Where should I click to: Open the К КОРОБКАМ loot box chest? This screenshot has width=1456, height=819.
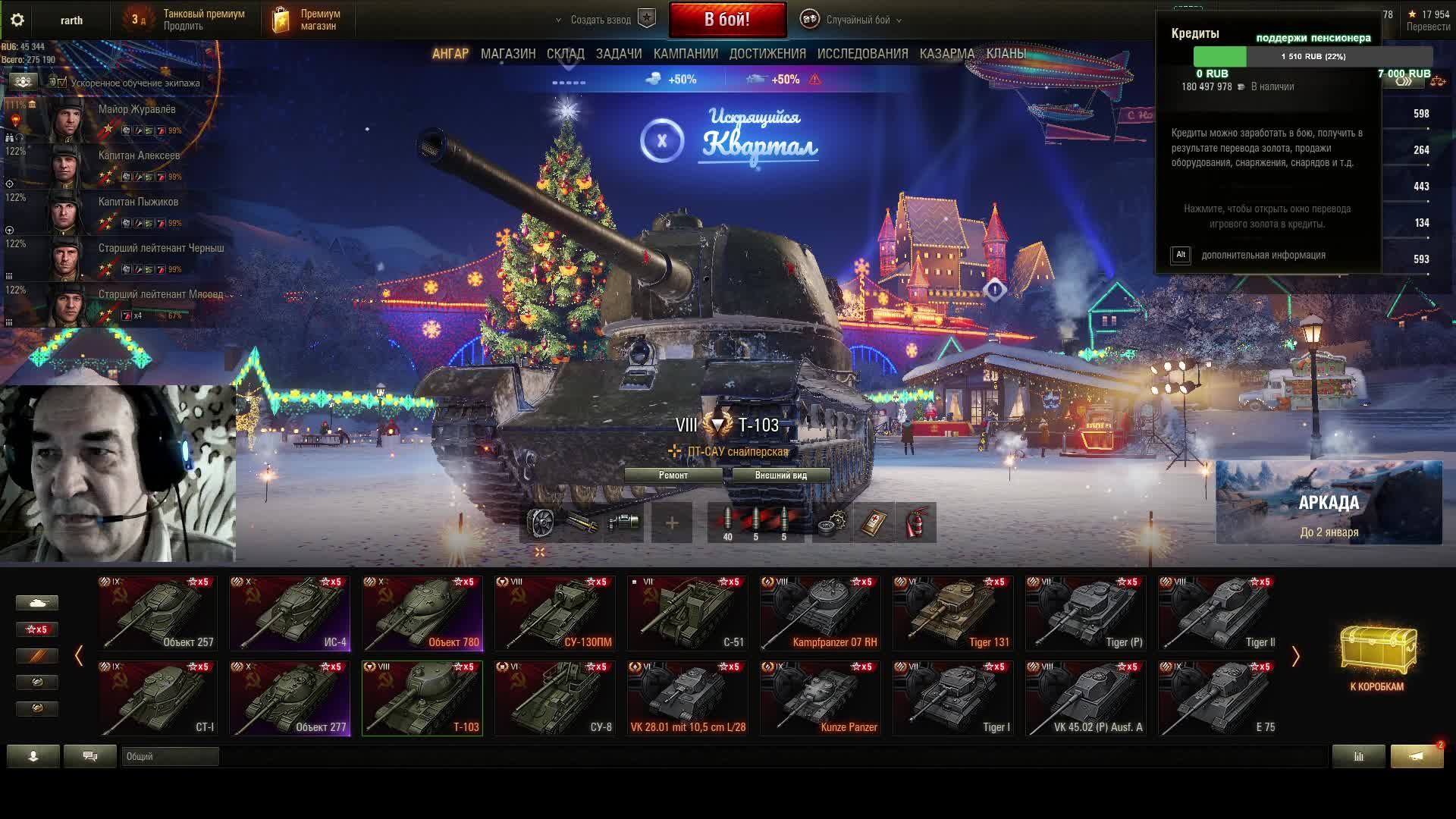coord(1377,657)
